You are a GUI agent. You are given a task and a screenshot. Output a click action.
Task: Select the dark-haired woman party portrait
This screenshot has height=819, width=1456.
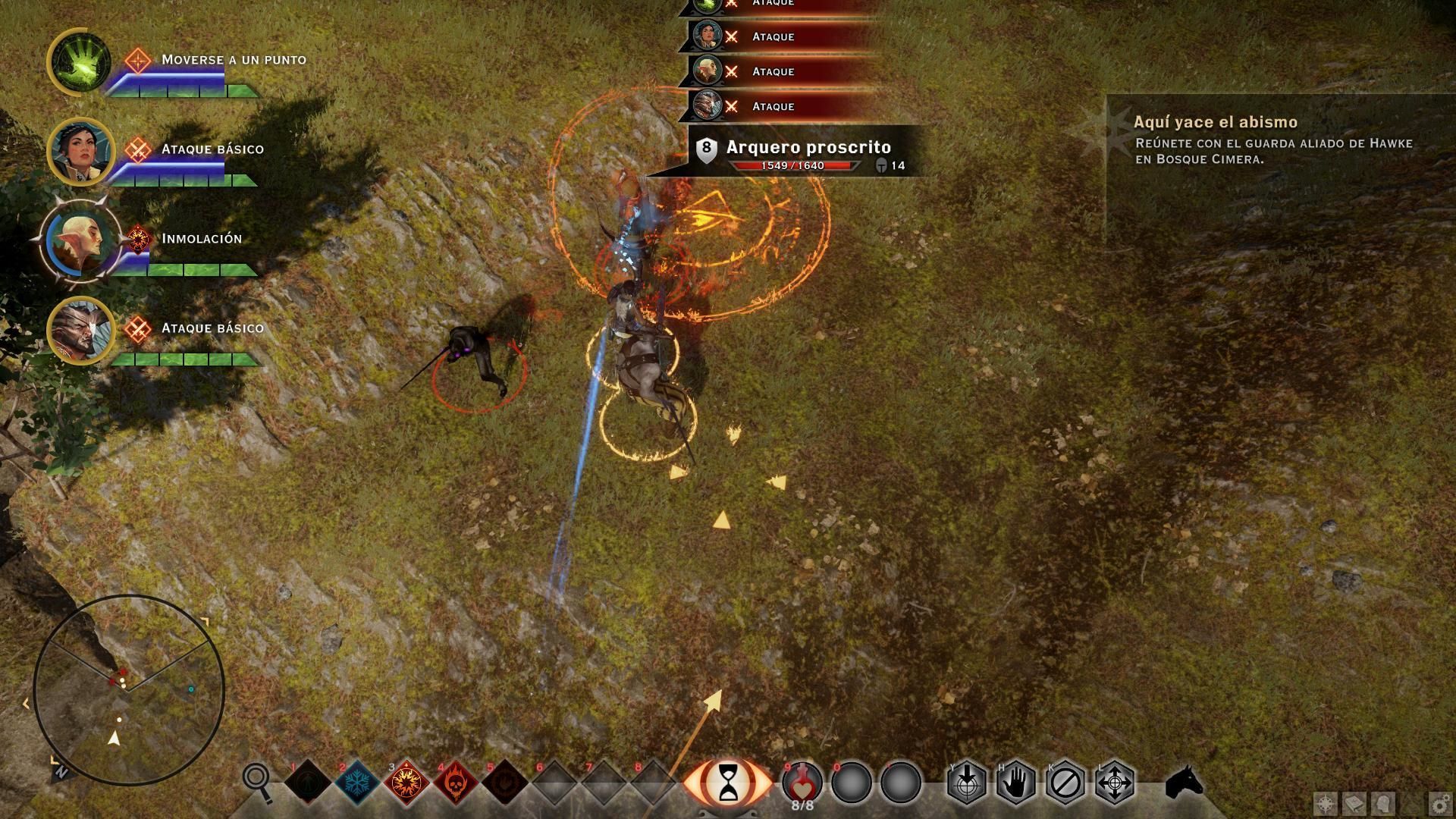(x=80, y=152)
